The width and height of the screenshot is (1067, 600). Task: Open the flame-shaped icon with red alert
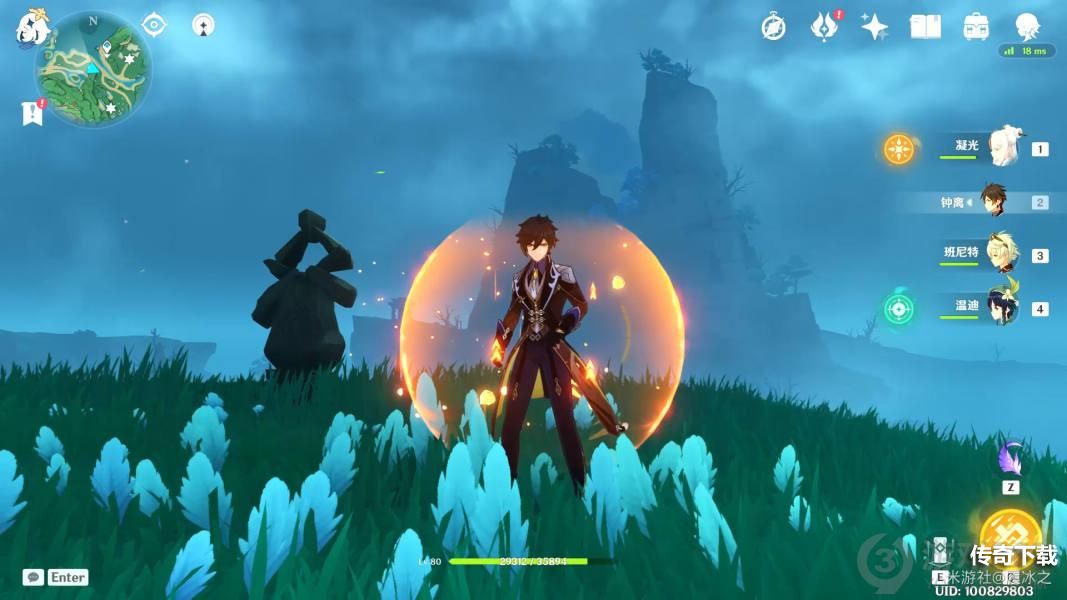coord(824,27)
